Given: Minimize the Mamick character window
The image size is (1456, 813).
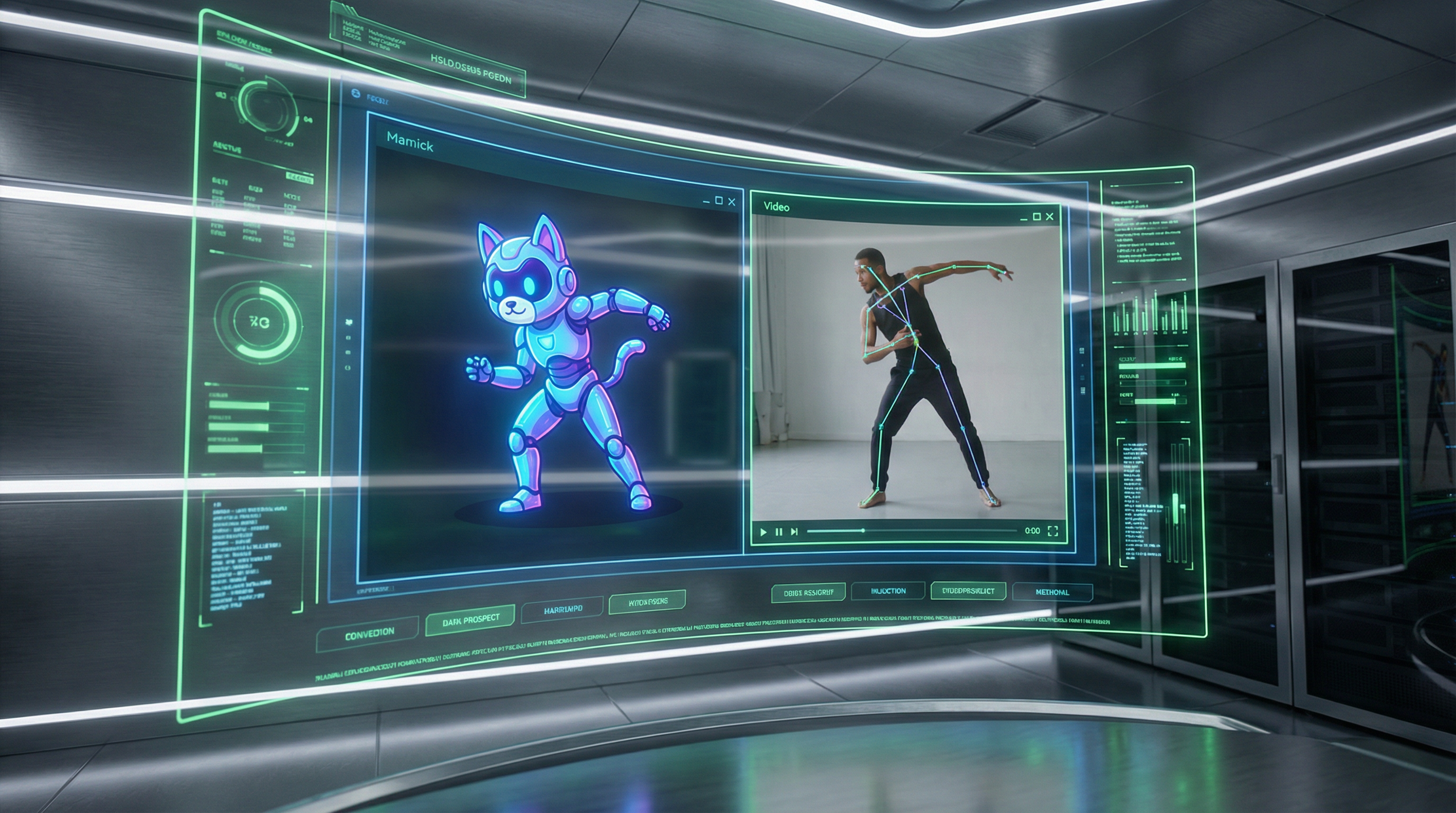Looking at the screenshot, I should 706,201.
